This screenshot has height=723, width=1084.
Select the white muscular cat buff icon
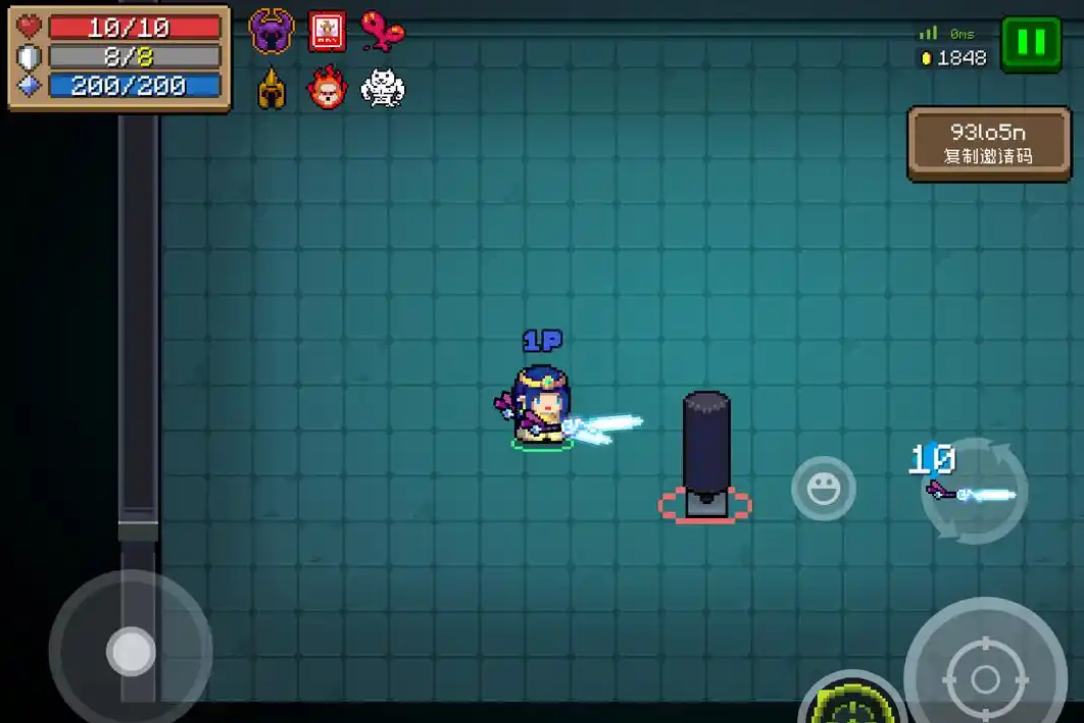(x=382, y=88)
